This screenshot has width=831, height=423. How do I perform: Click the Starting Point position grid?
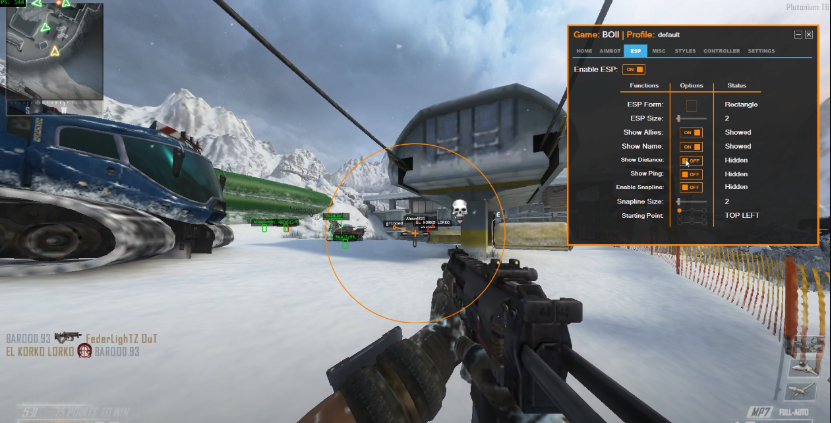click(x=691, y=217)
